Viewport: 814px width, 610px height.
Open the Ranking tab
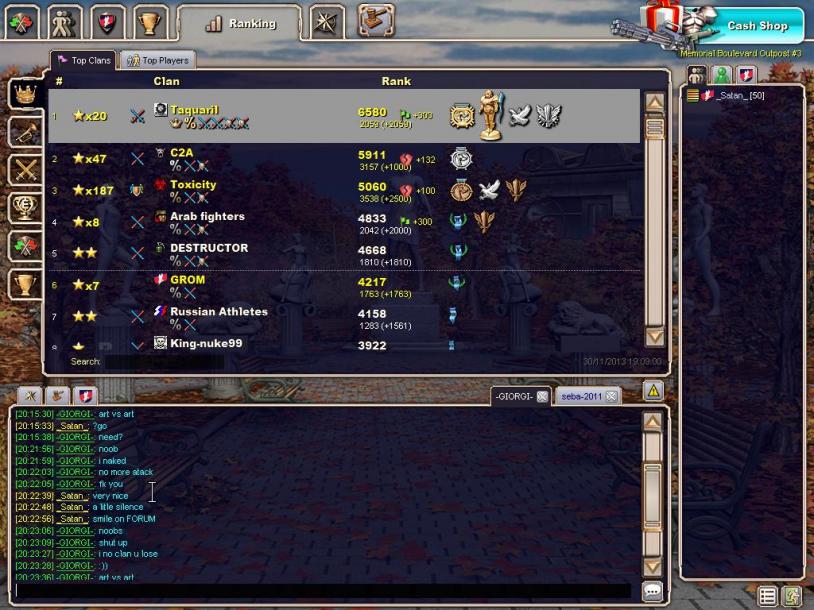tap(240, 23)
